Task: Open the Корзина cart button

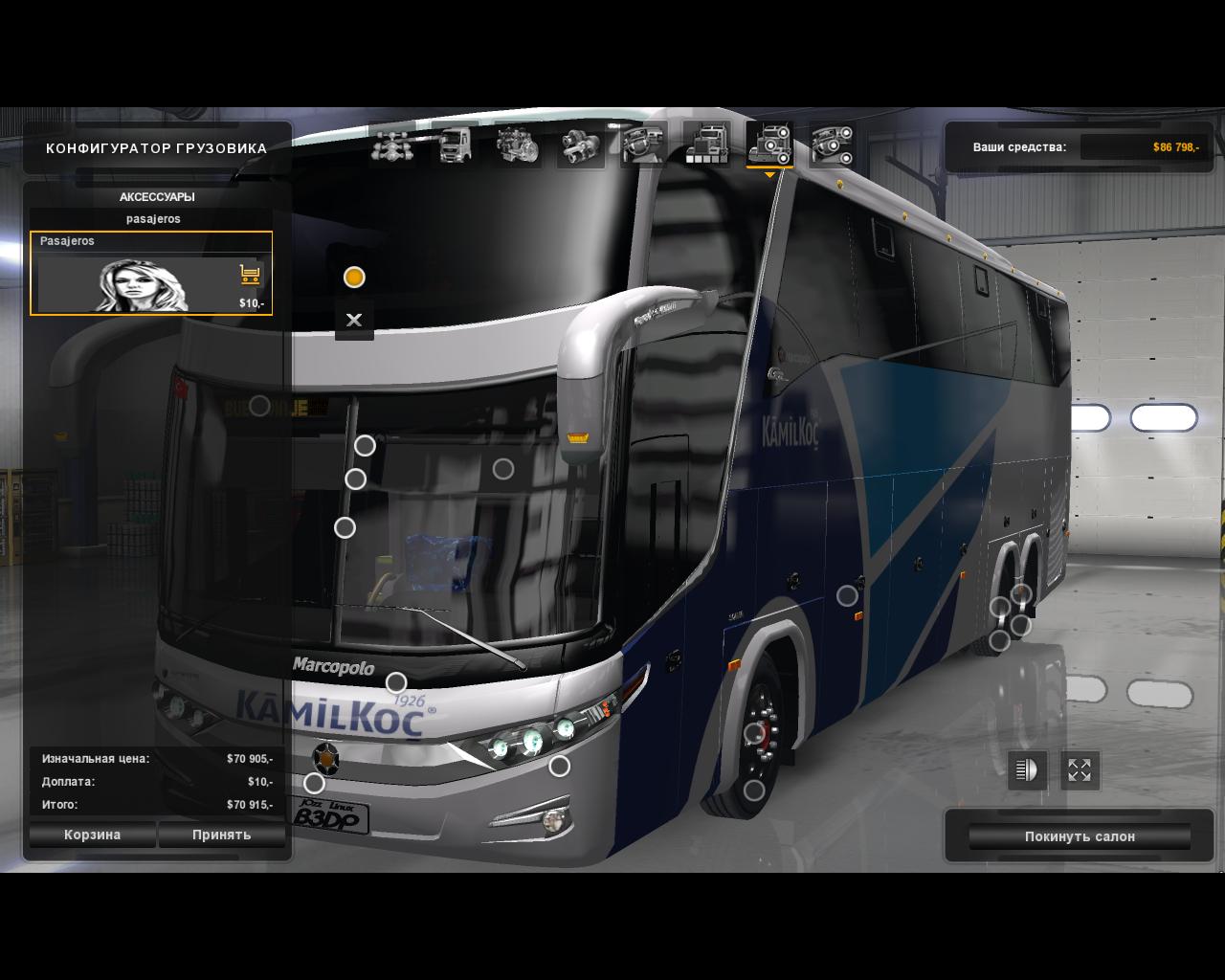Action: point(93,835)
